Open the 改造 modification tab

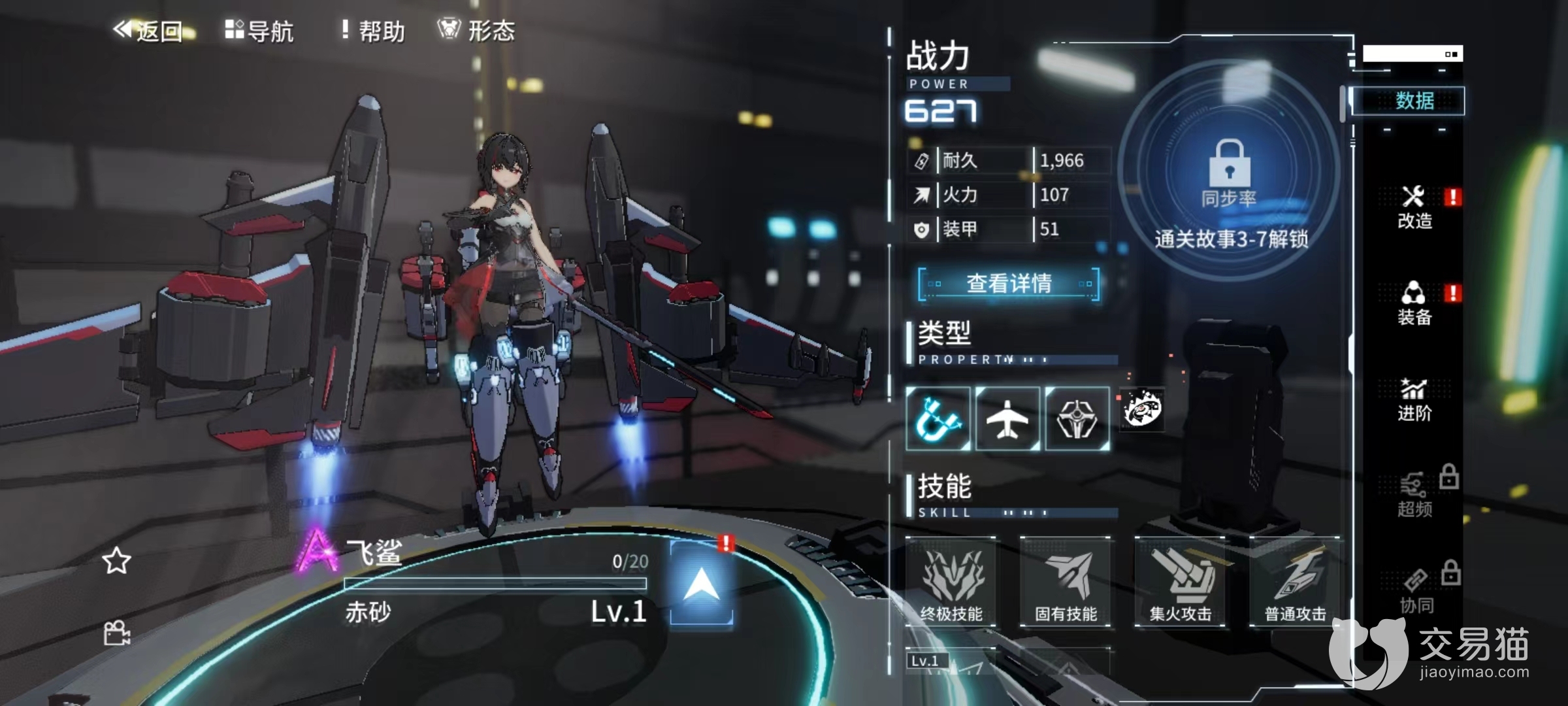(x=1414, y=208)
